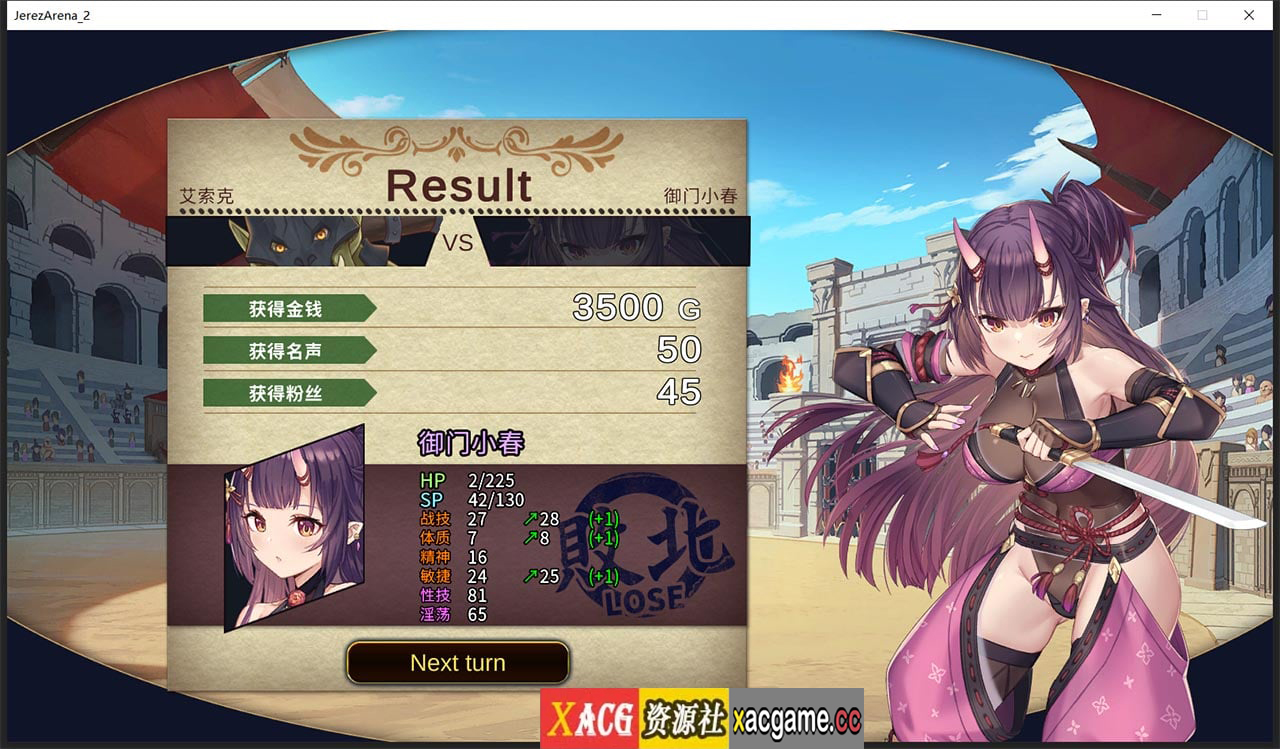Close the JerezArena_2 window
Image resolution: width=1280 pixels, height=749 pixels.
coord(1249,15)
